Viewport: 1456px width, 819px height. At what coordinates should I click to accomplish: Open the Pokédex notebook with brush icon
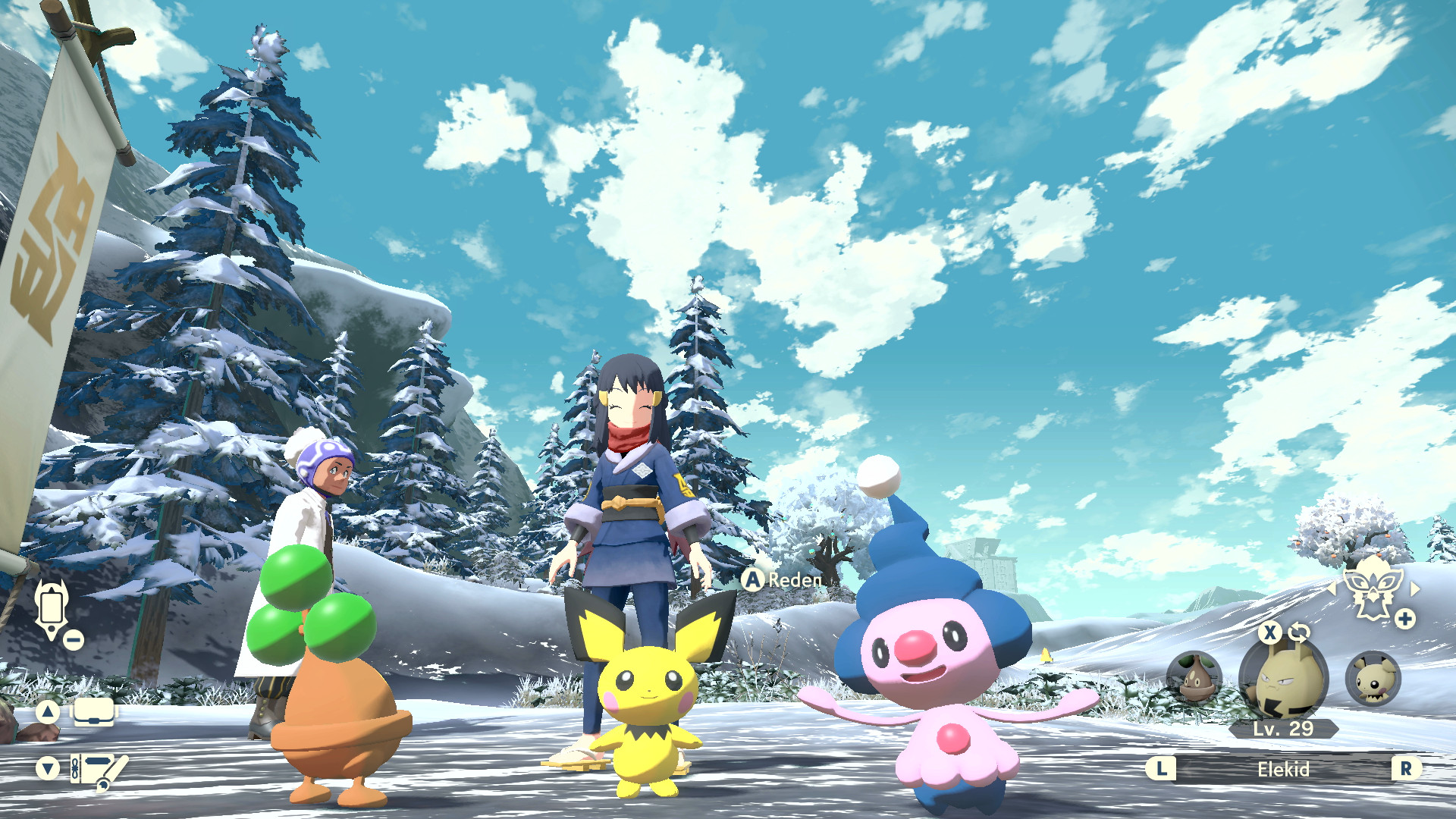[99, 770]
